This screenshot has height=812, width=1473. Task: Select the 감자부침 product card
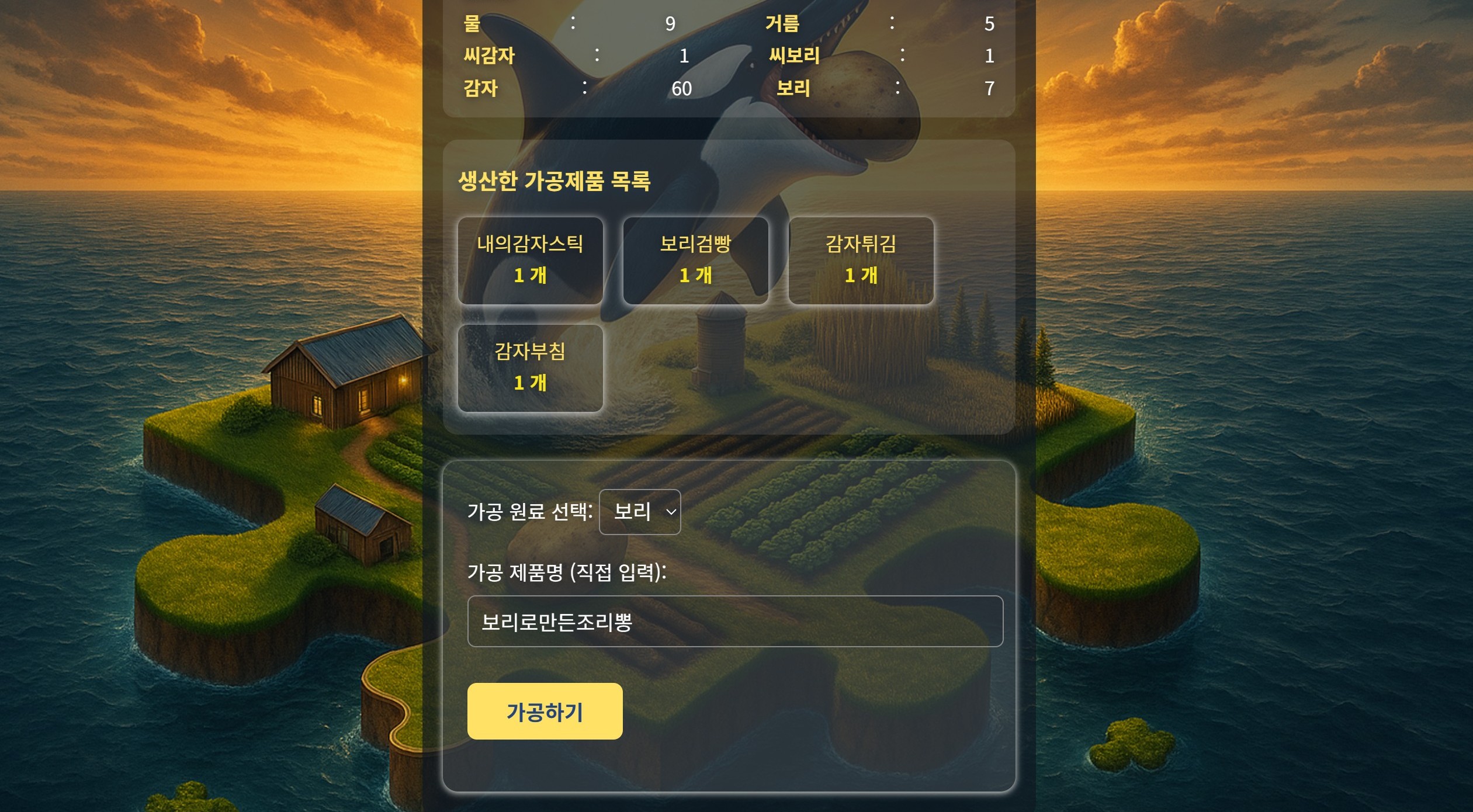pos(531,368)
